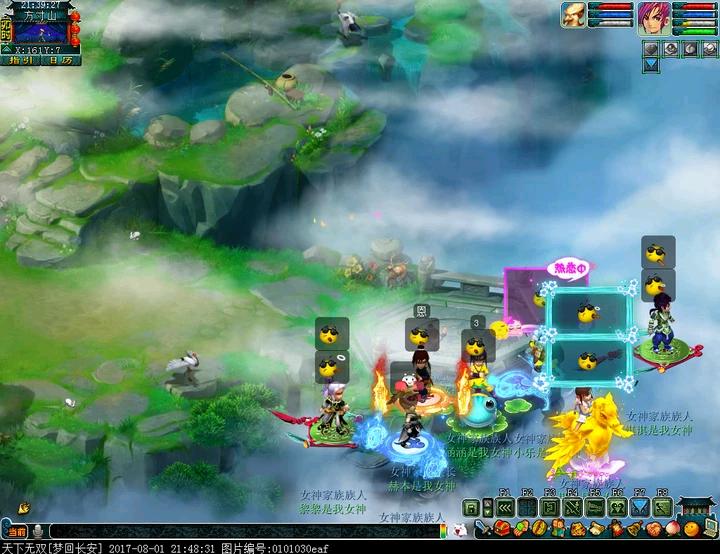720x554 pixels.
Task: Click the sword icon in bottom toolbar
Action: click(481, 528)
